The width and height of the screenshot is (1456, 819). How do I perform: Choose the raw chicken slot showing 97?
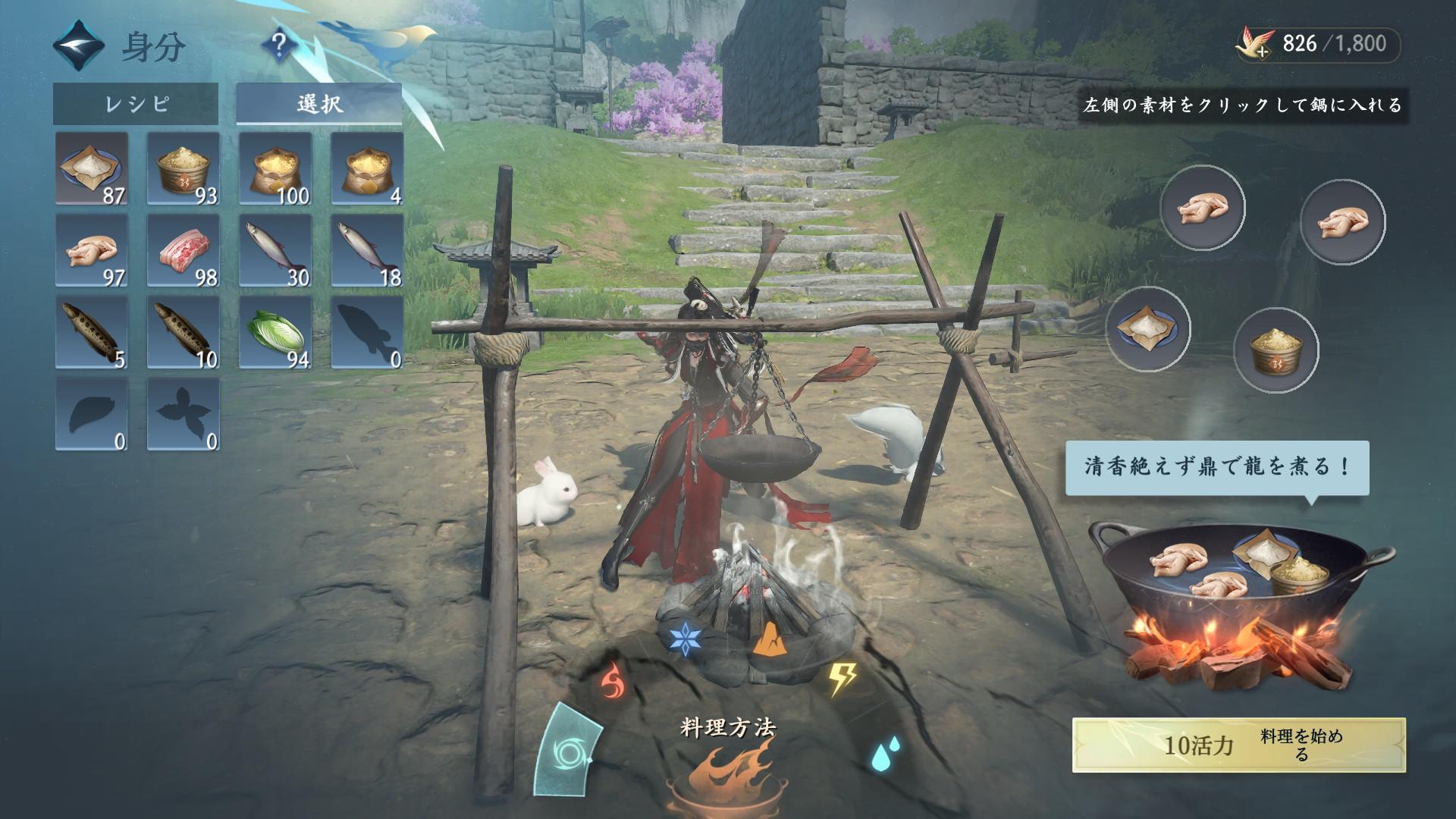click(92, 251)
